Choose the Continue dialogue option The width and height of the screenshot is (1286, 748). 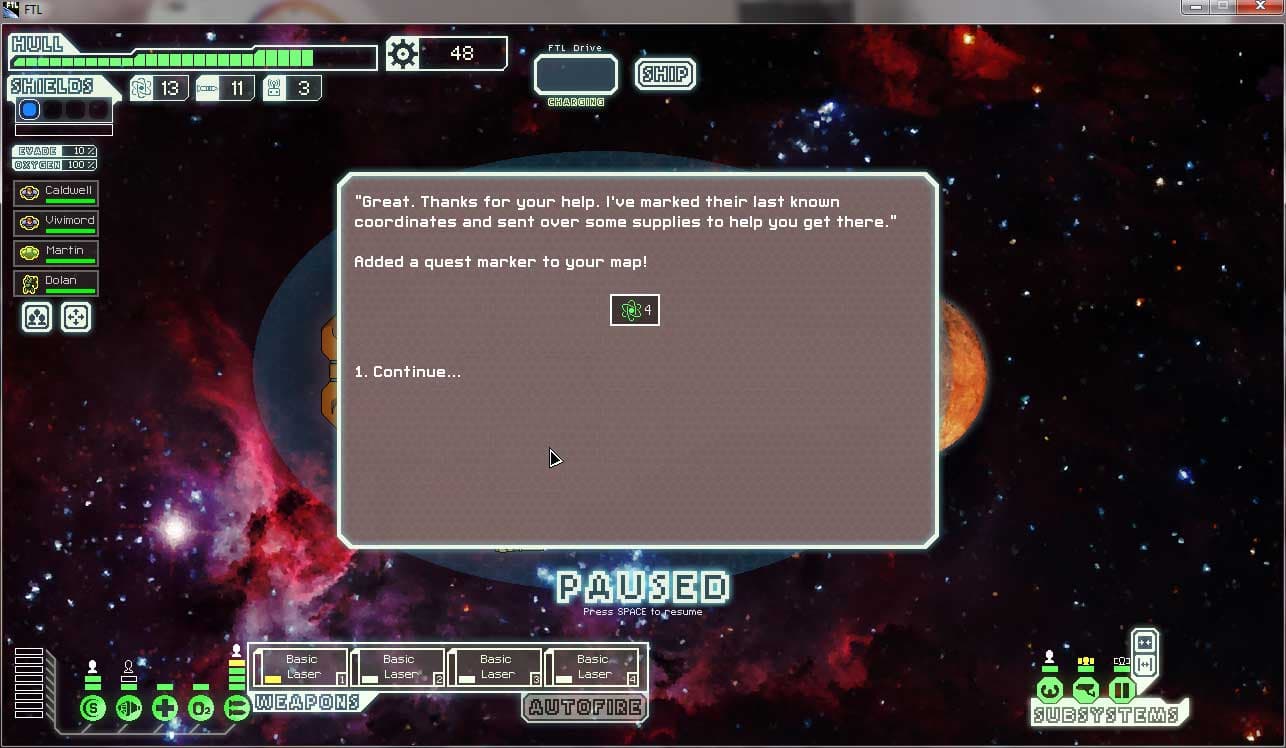(x=407, y=372)
